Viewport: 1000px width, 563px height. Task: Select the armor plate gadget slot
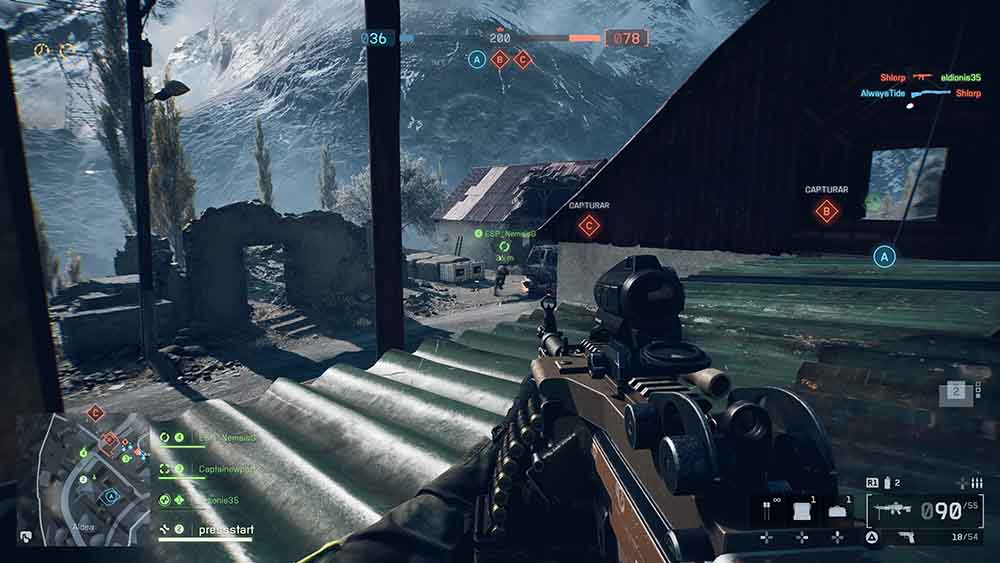coord(800,511)
